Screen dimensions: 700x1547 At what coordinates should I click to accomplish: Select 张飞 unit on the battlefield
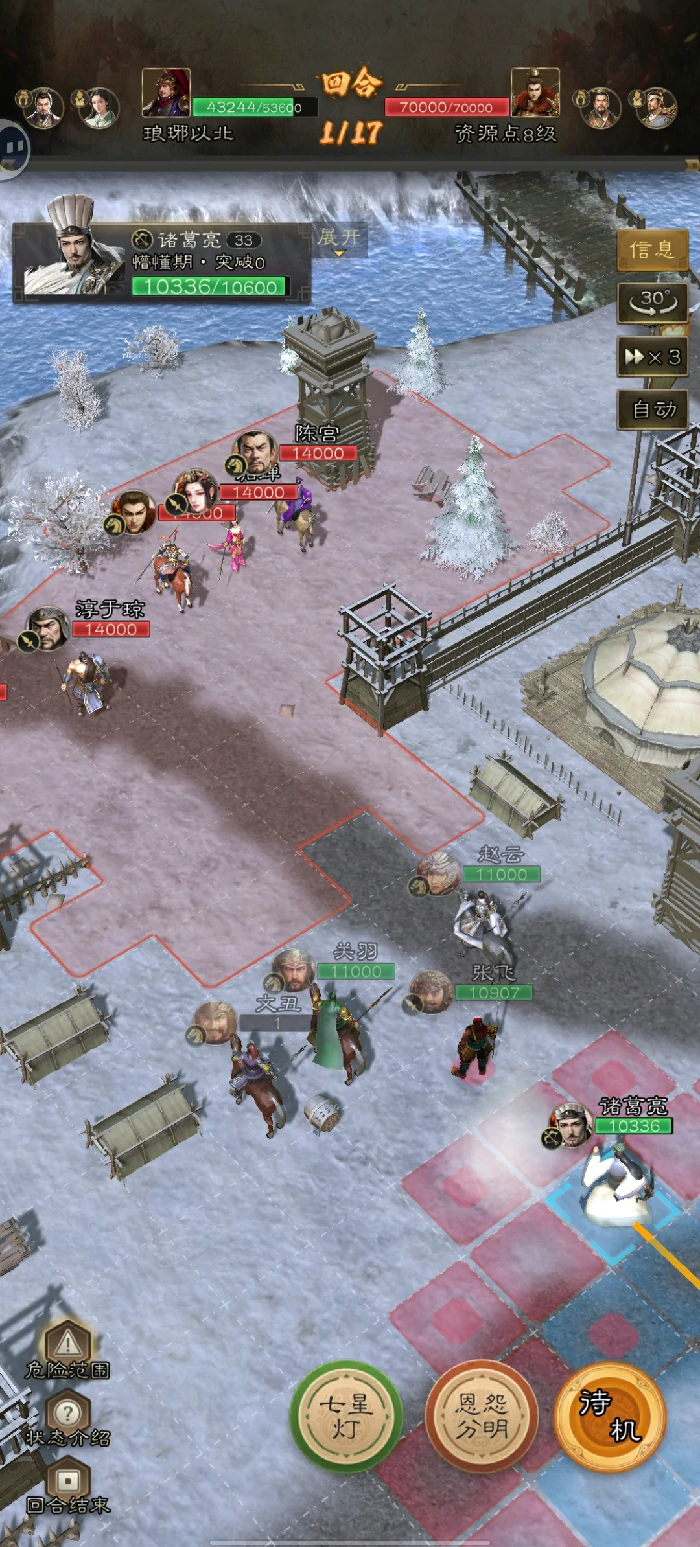coord(473,1045)
